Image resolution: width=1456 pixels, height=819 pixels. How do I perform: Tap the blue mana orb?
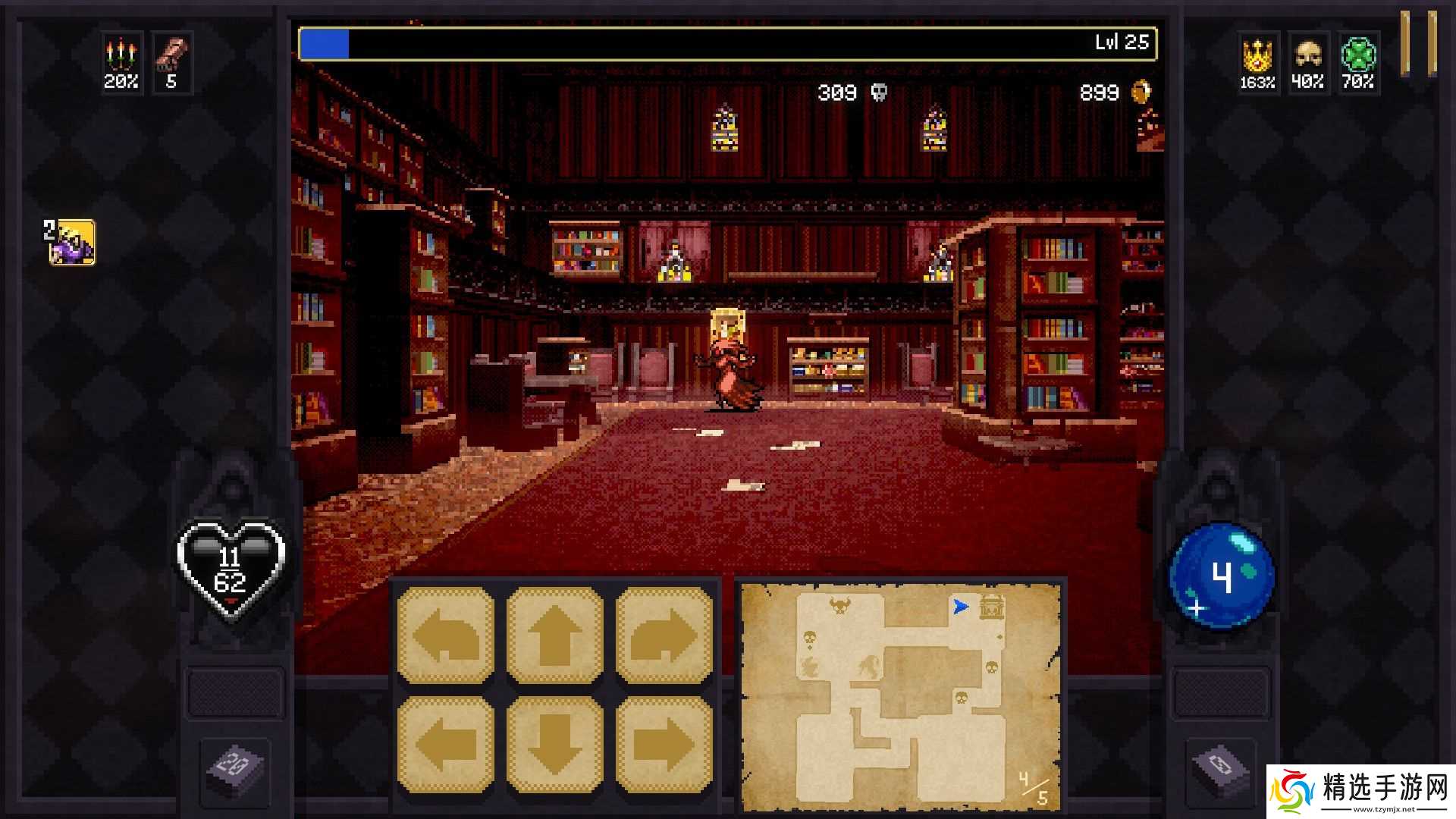point(1222,576)
